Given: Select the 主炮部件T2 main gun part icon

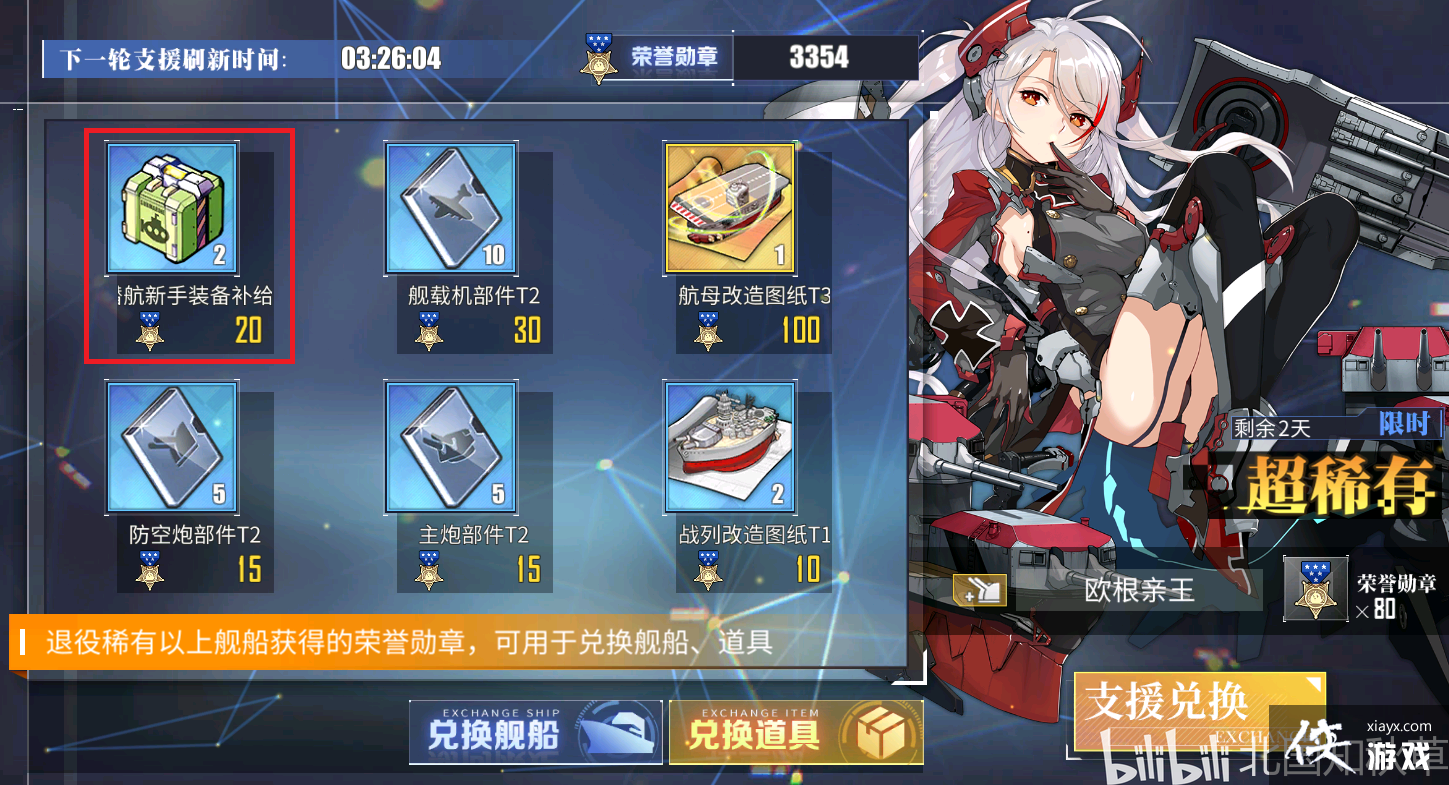Looking at the screenshot, I should click(x=450, y=447).
